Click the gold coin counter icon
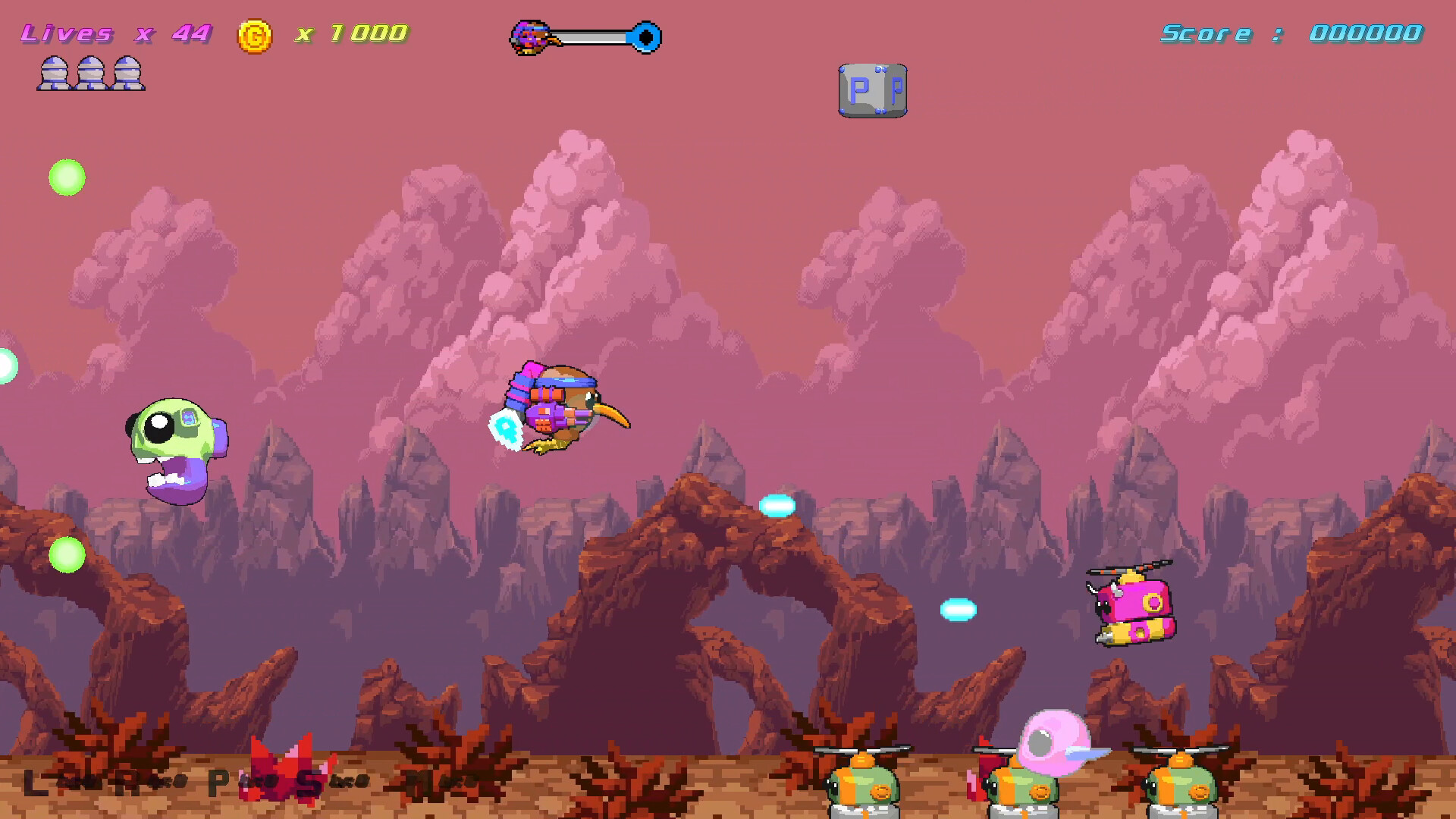The height and width of the screenshot is (819, 1456). [x=256, y=33]
